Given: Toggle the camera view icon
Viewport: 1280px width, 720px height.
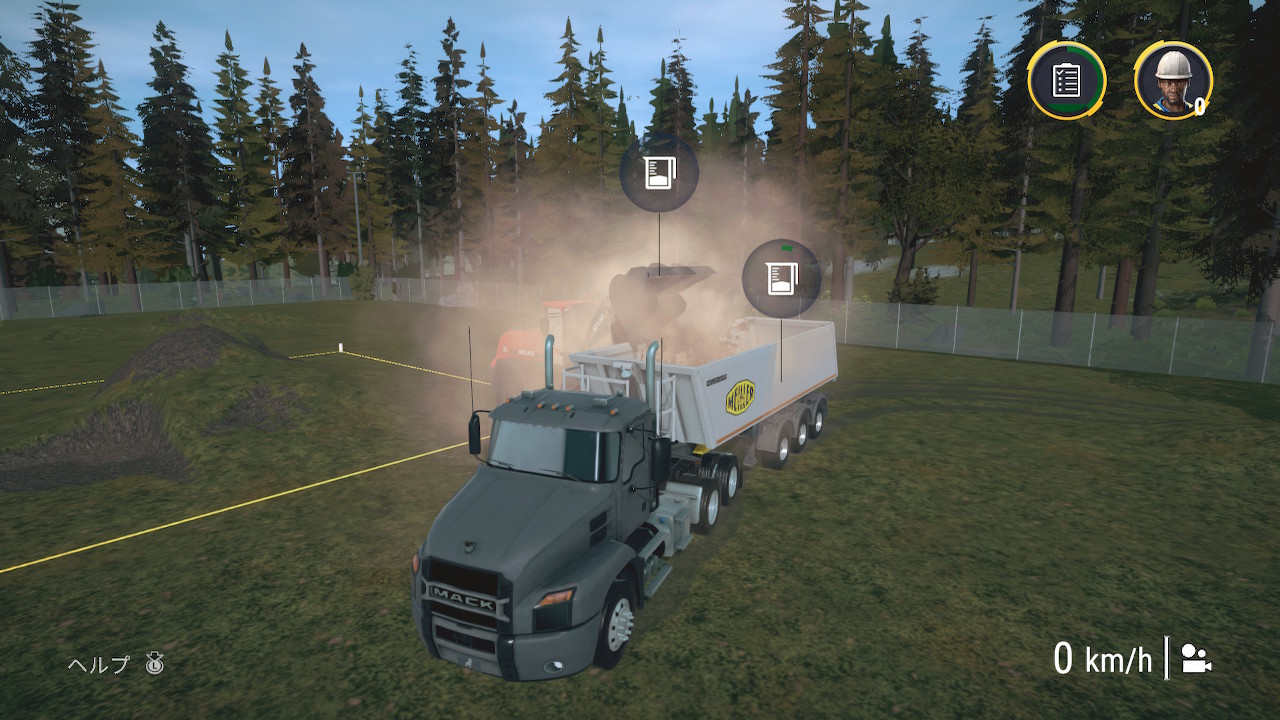Looking at the screenshot, I should click(x=1196, y=659).
